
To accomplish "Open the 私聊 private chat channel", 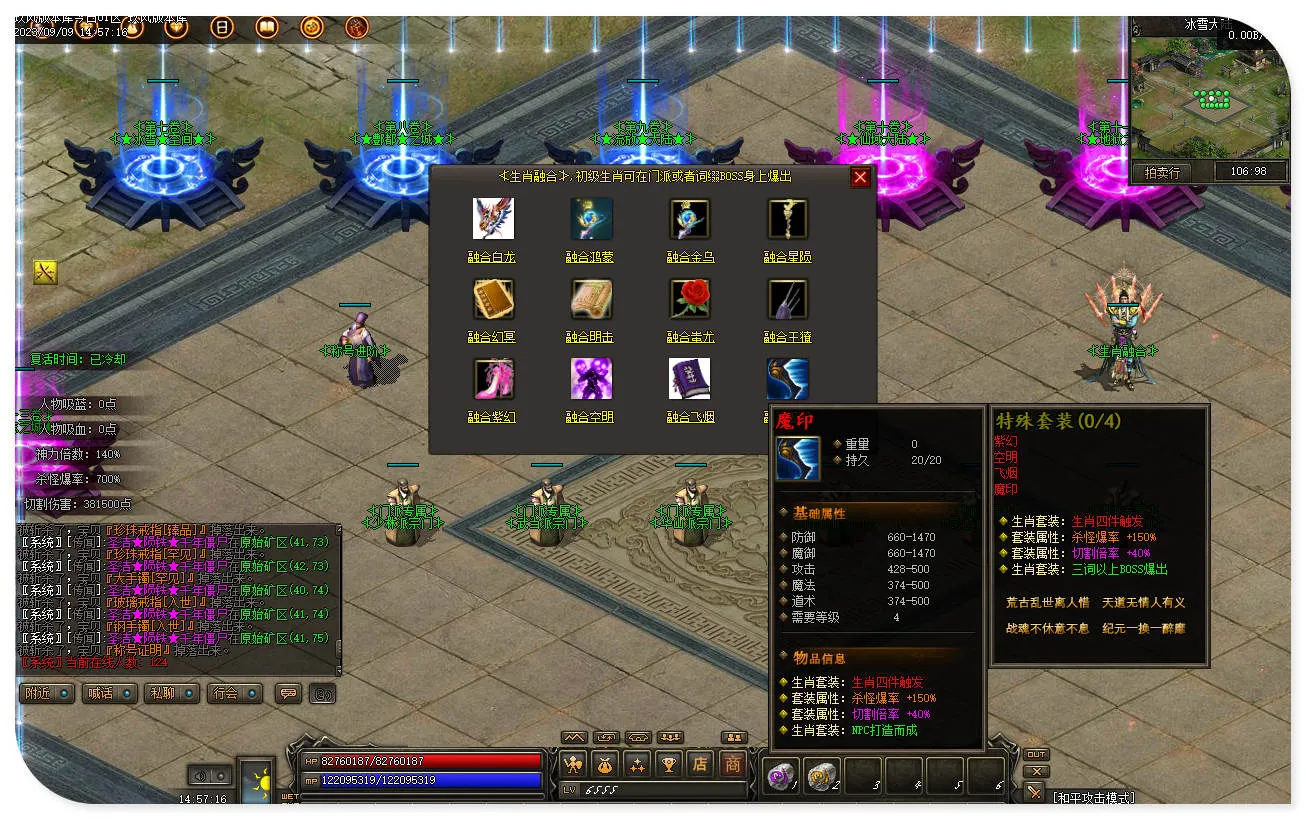I will 172,693.
